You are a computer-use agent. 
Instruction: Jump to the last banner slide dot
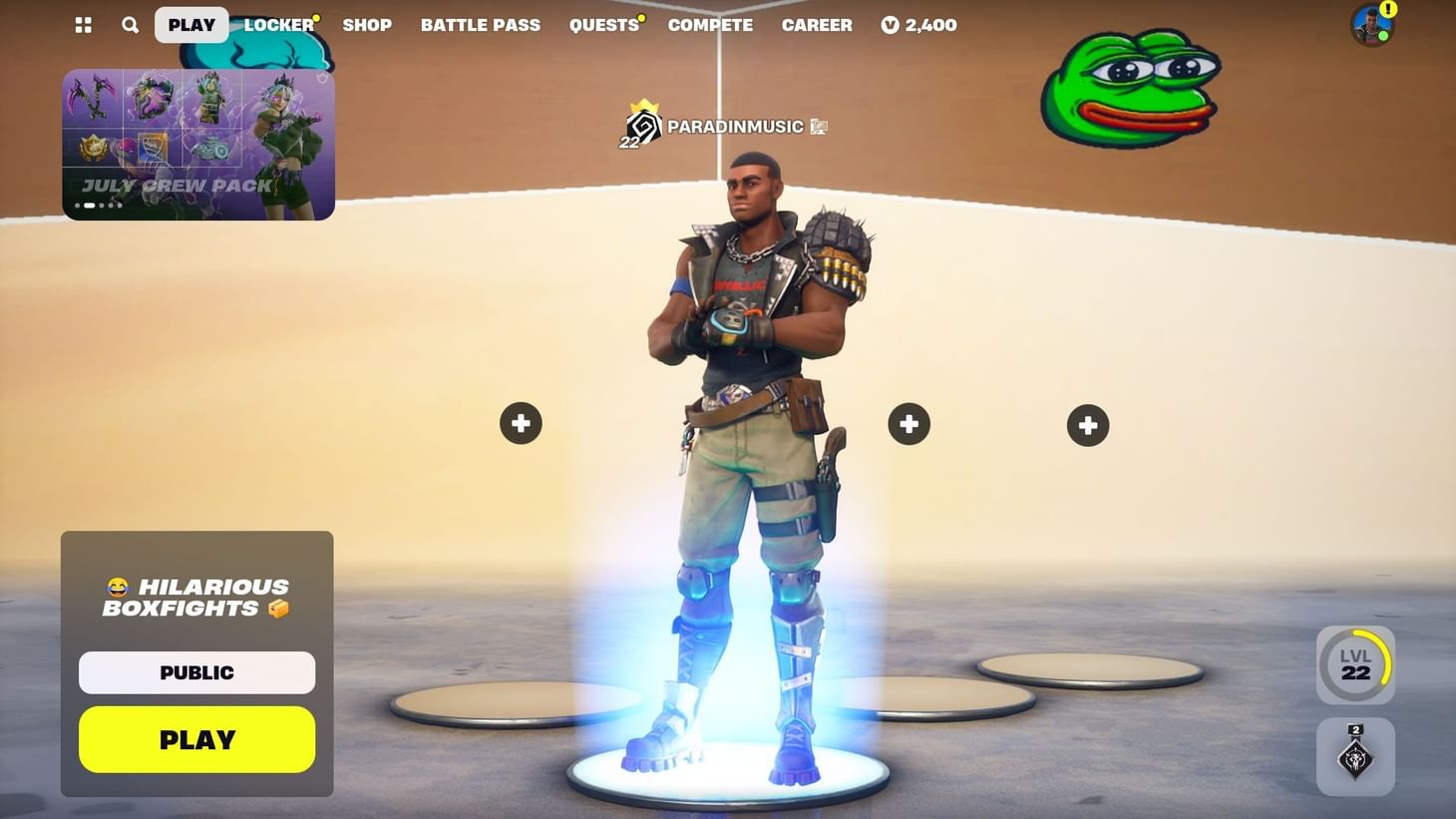click(120, 205)
